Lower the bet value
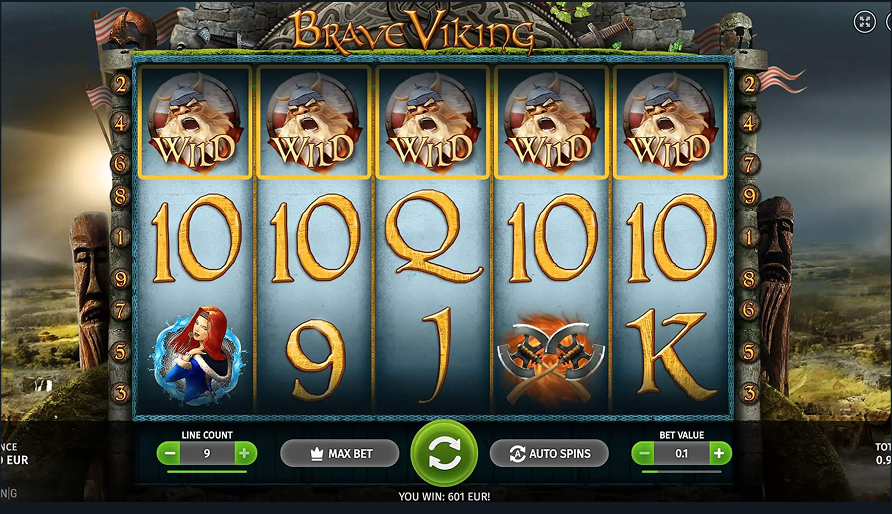 click(643, 453)
